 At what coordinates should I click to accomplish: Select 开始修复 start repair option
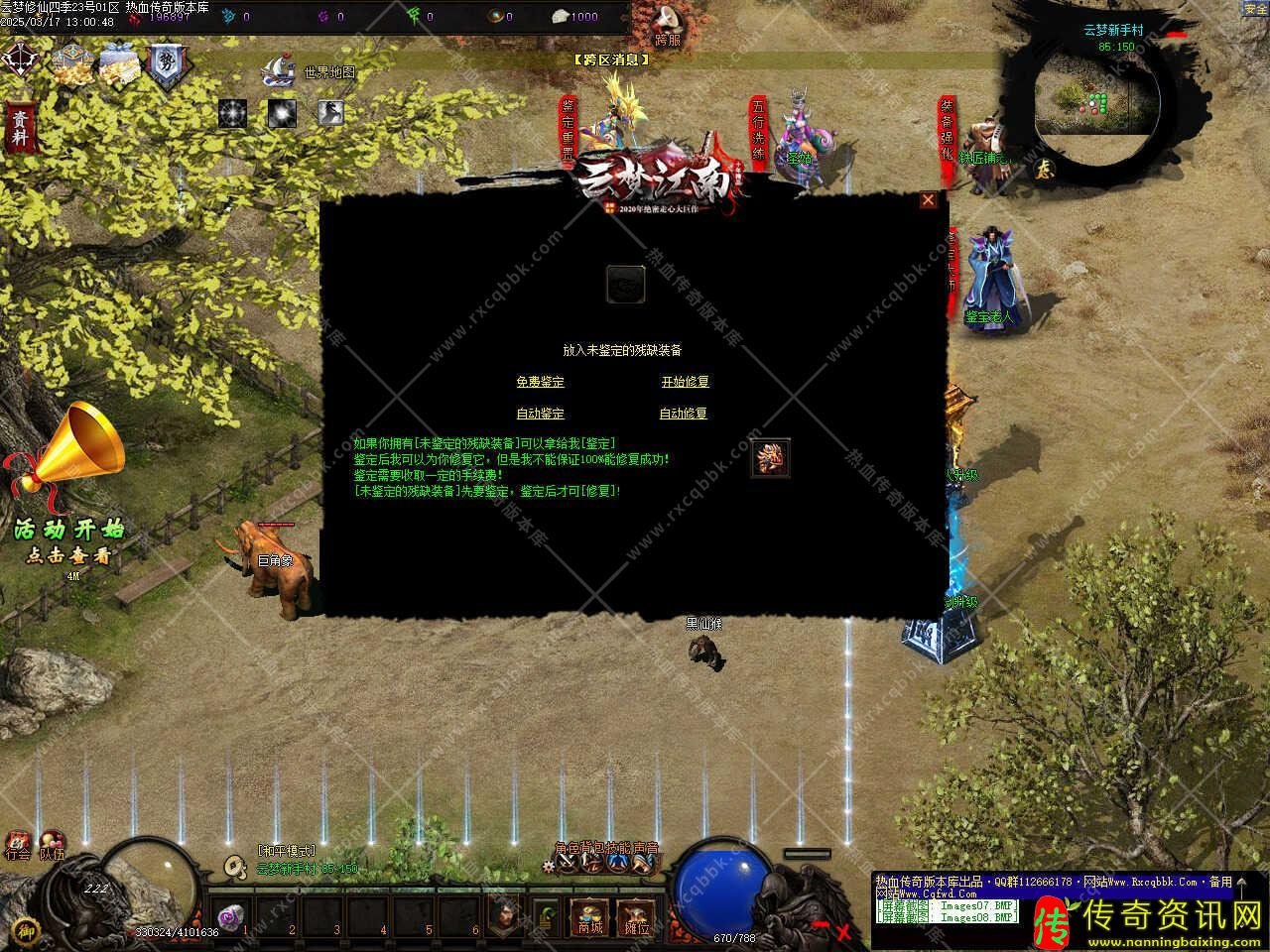click(685, 382)
